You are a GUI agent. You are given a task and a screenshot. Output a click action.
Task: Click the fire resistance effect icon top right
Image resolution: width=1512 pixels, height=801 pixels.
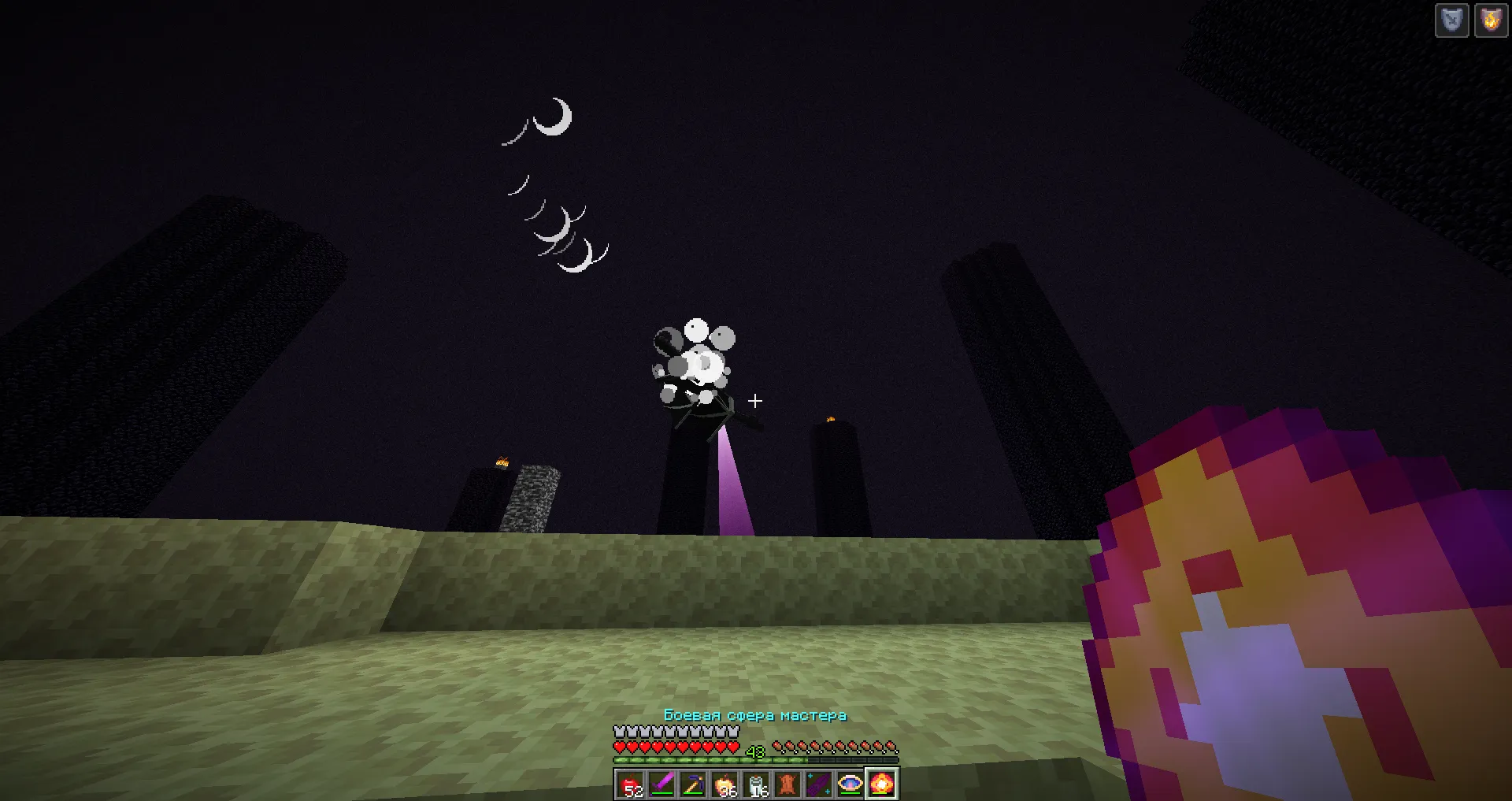tap(1491, 20)
